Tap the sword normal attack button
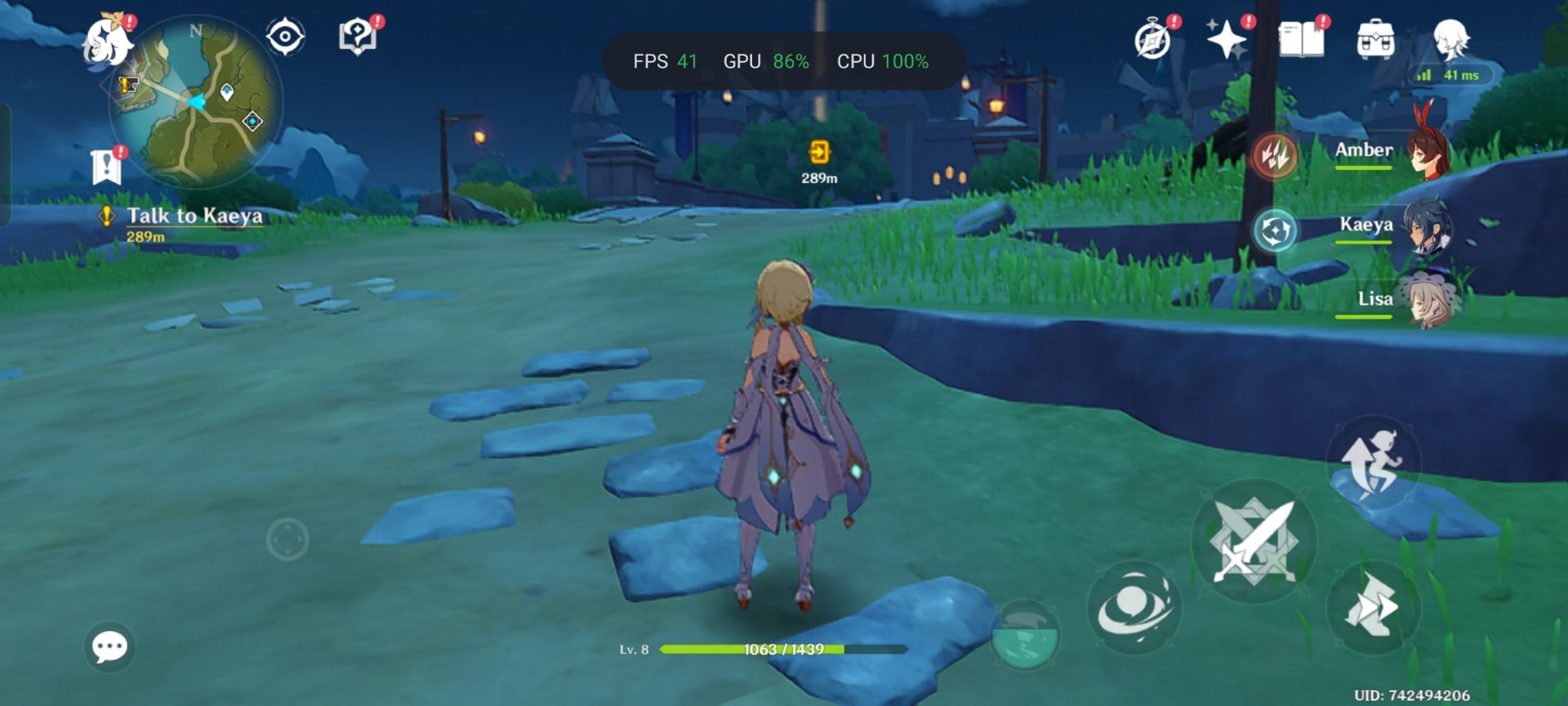 (x=1254, y=540)
